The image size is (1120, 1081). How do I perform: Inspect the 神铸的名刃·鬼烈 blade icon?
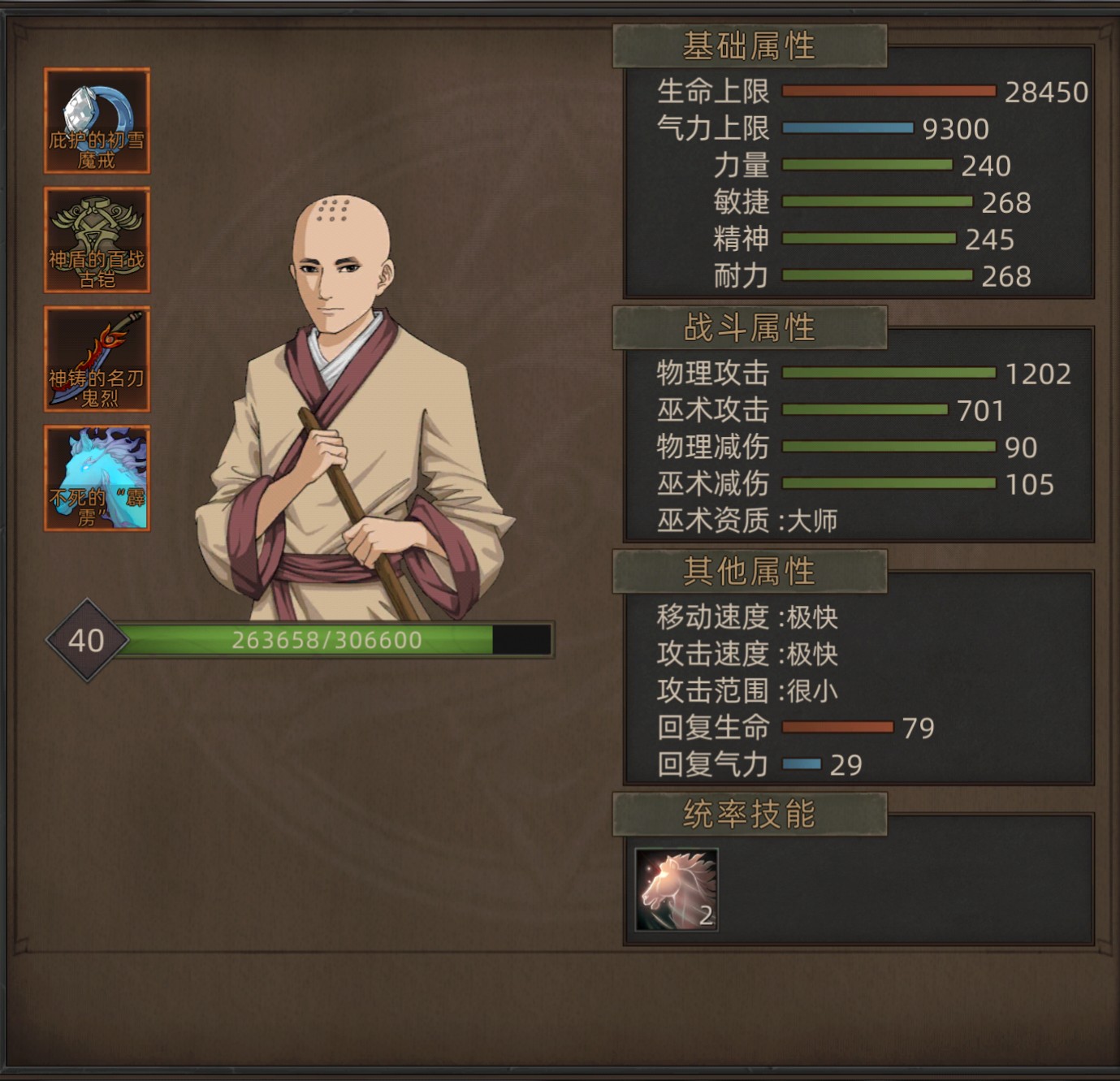click(x=97, y=364)
